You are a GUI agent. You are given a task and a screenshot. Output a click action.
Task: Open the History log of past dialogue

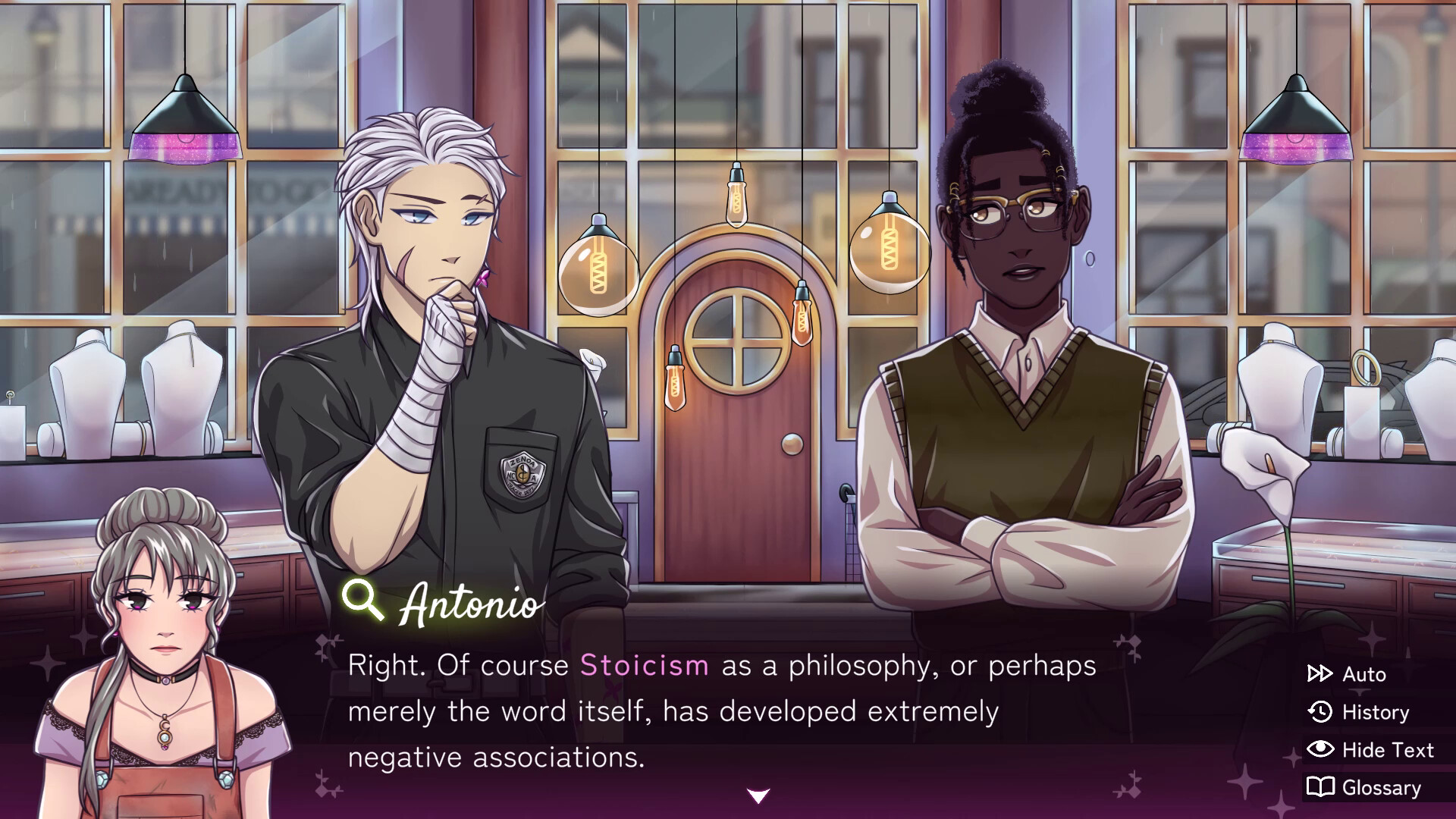1373,712
